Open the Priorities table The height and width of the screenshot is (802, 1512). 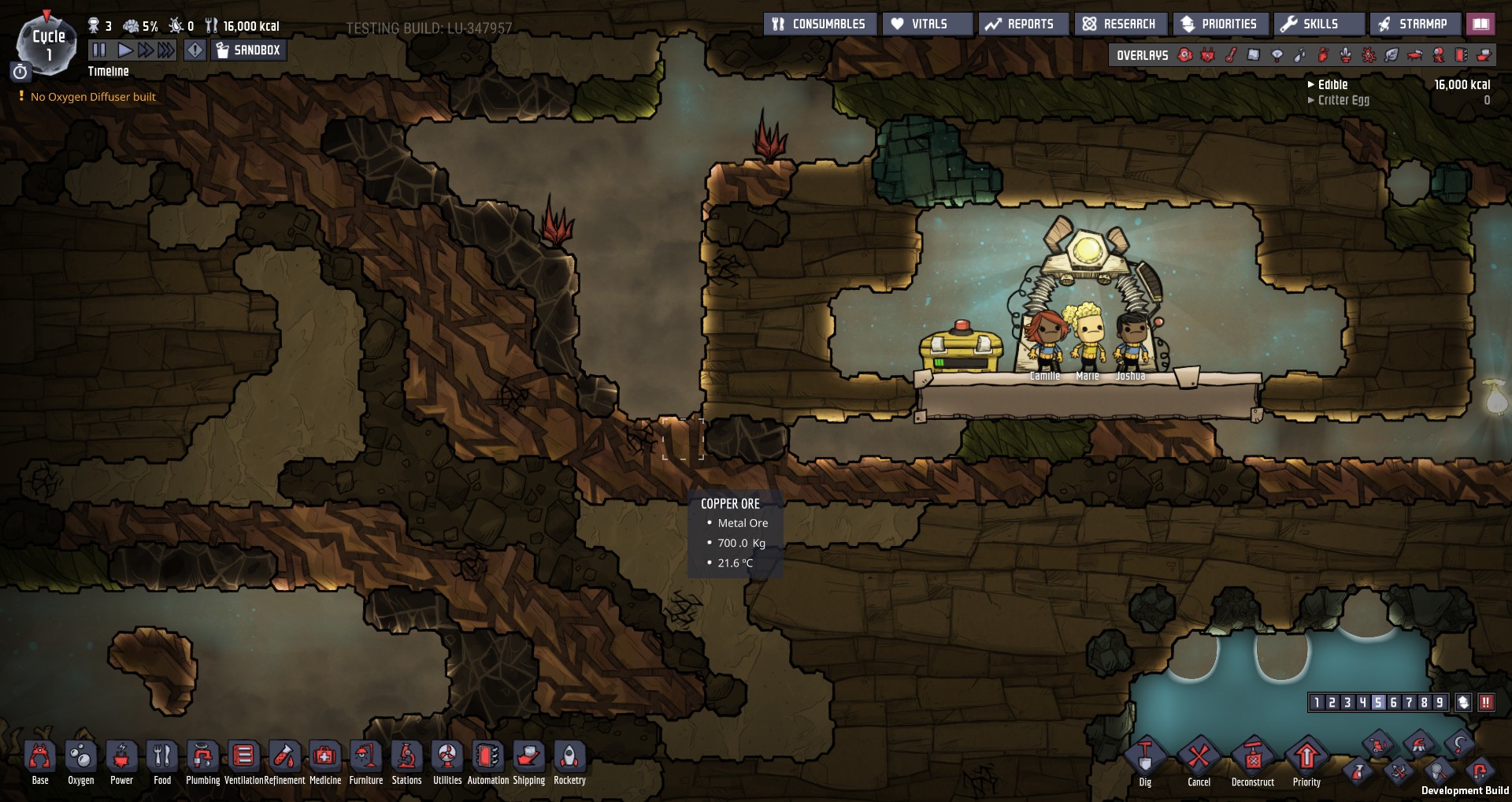(x=1219, y=24)
